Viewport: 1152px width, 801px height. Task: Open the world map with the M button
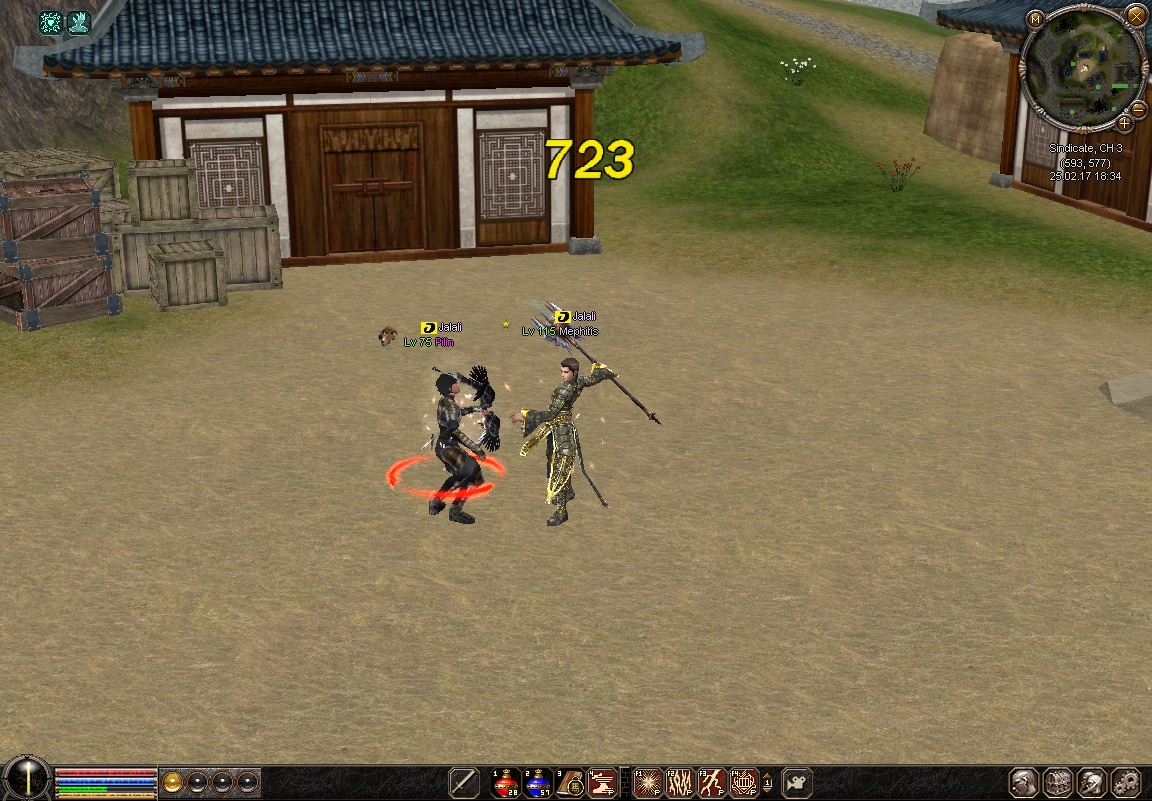coord(1035,18)
